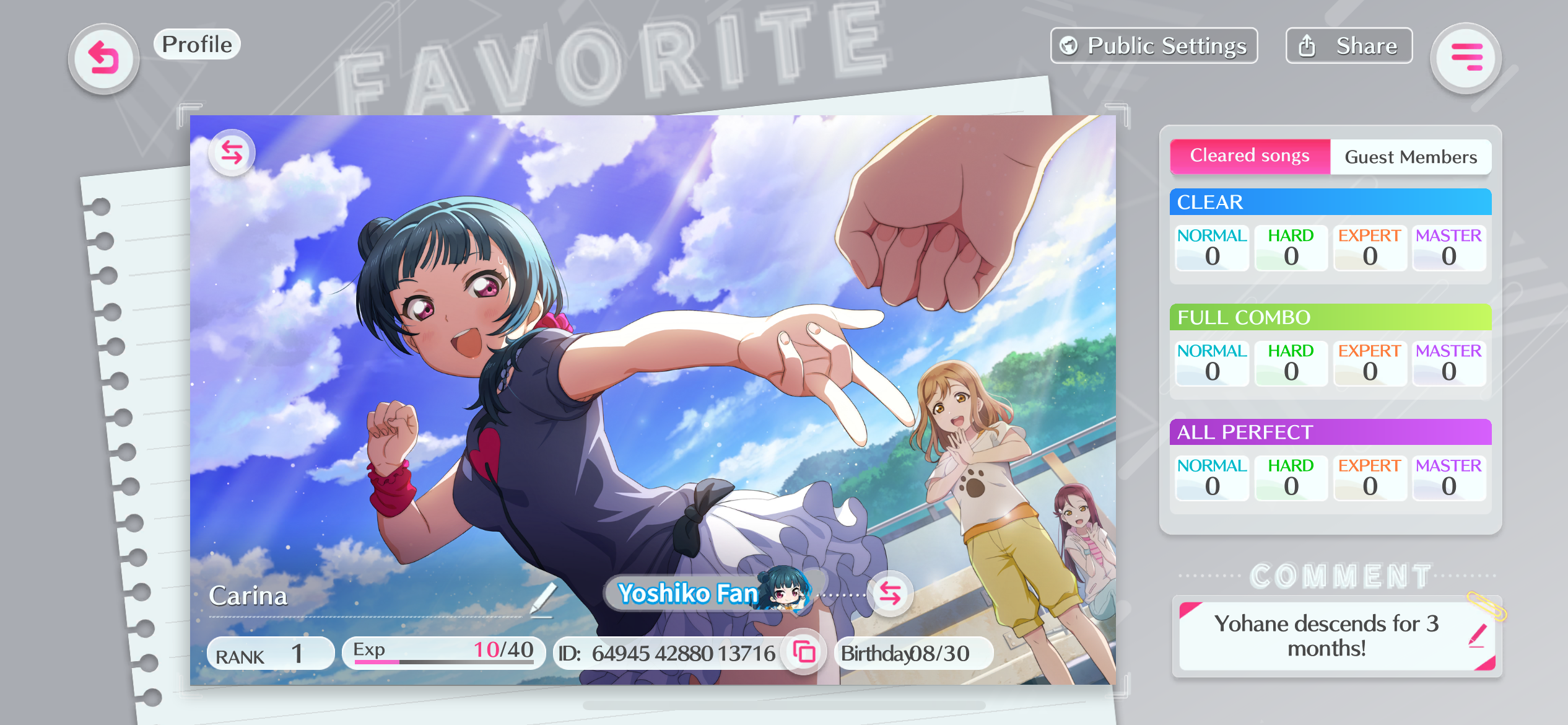Open the hamburger menu
This screenshot has width=1568, height=725.
click(1466, 58)
